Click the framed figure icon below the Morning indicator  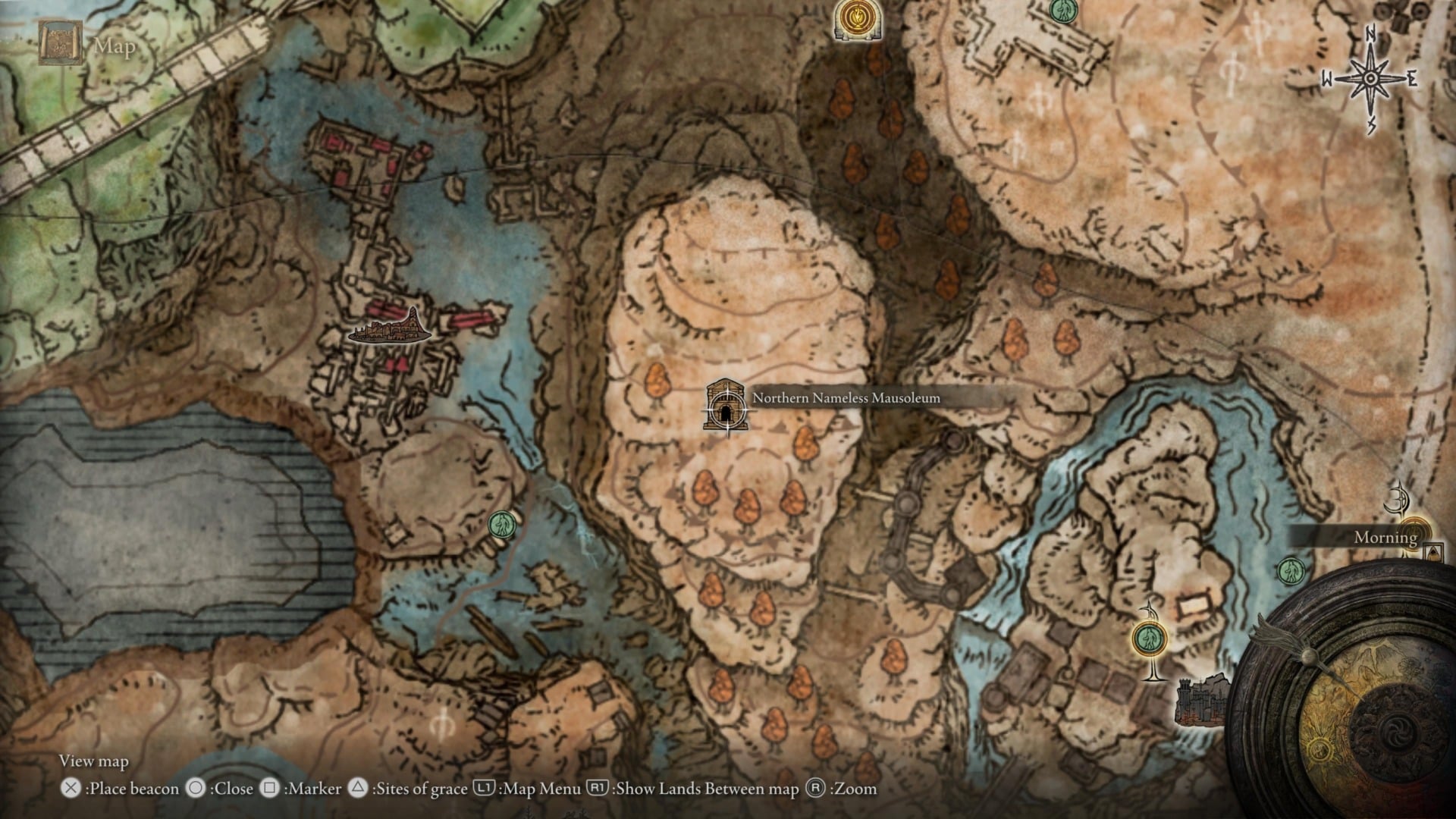(x=1432, y=551)
